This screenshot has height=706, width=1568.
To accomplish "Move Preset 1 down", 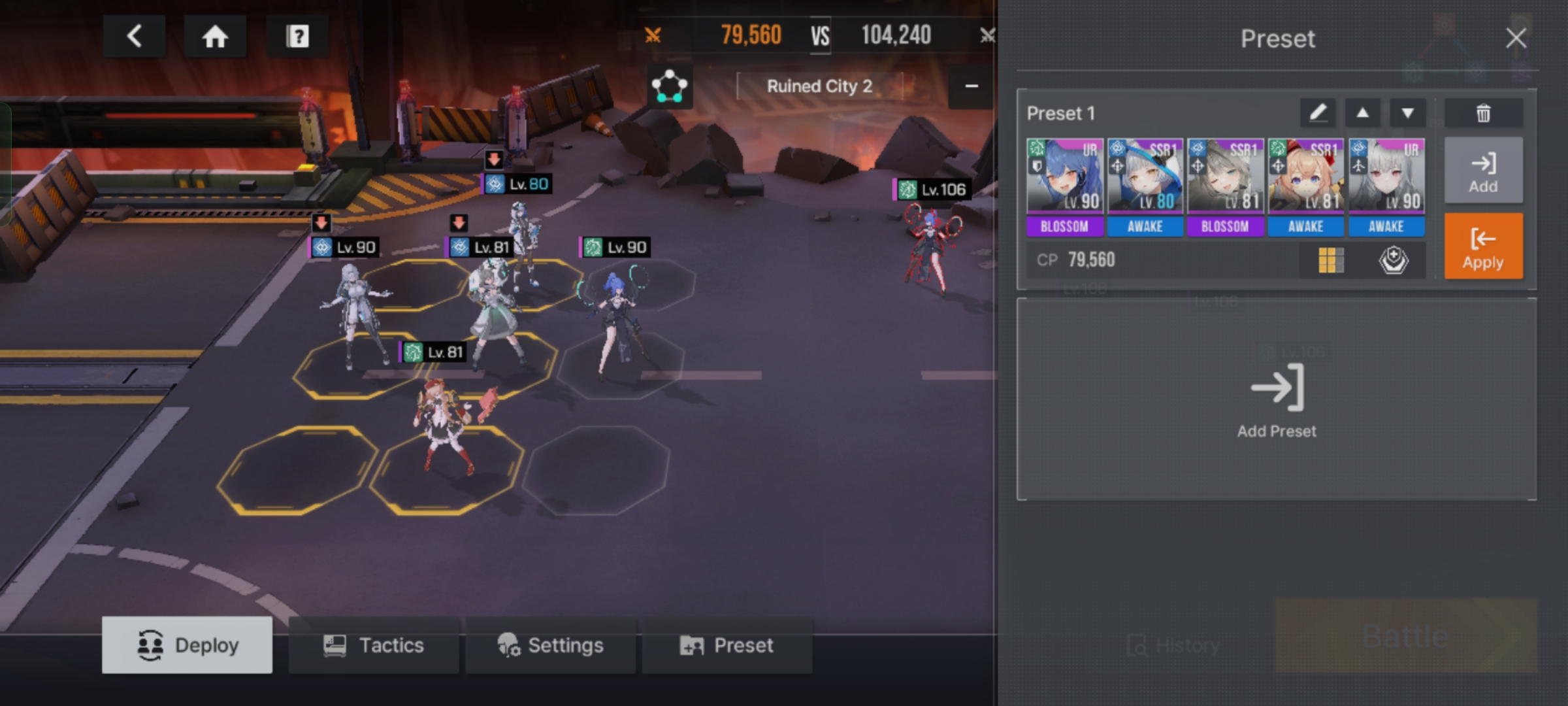I will (1407, 113).
